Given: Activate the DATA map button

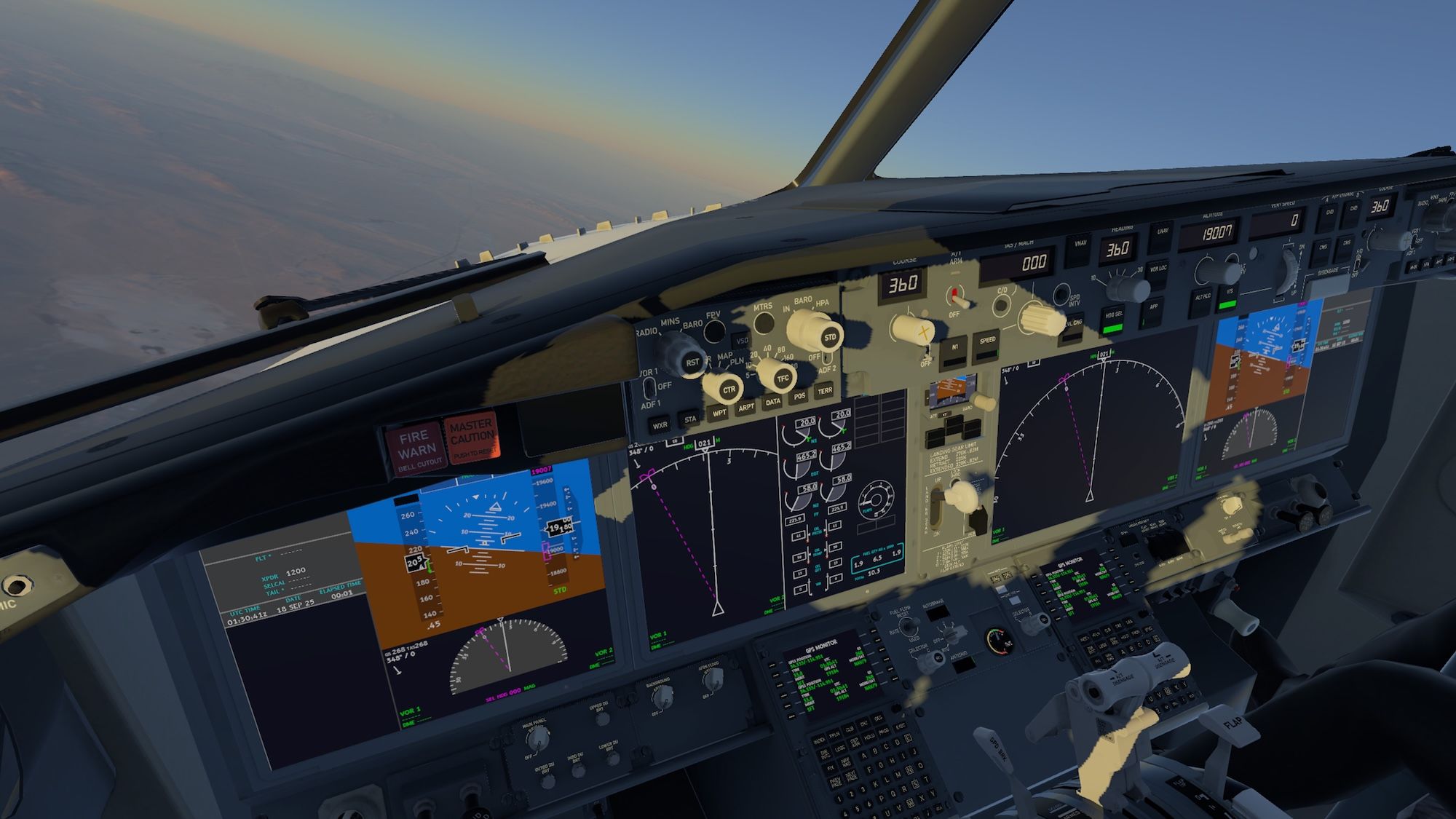Looking at the screenshot, I should point(773,402).
